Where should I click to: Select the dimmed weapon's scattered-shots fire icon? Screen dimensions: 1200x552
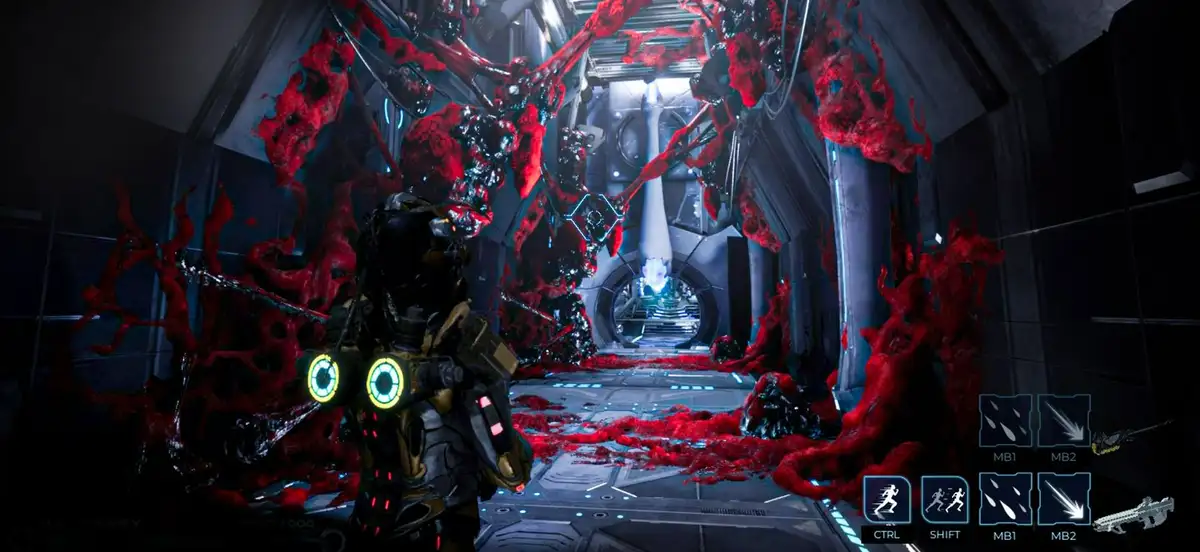pyautogui.click(x=1005, y=420)
